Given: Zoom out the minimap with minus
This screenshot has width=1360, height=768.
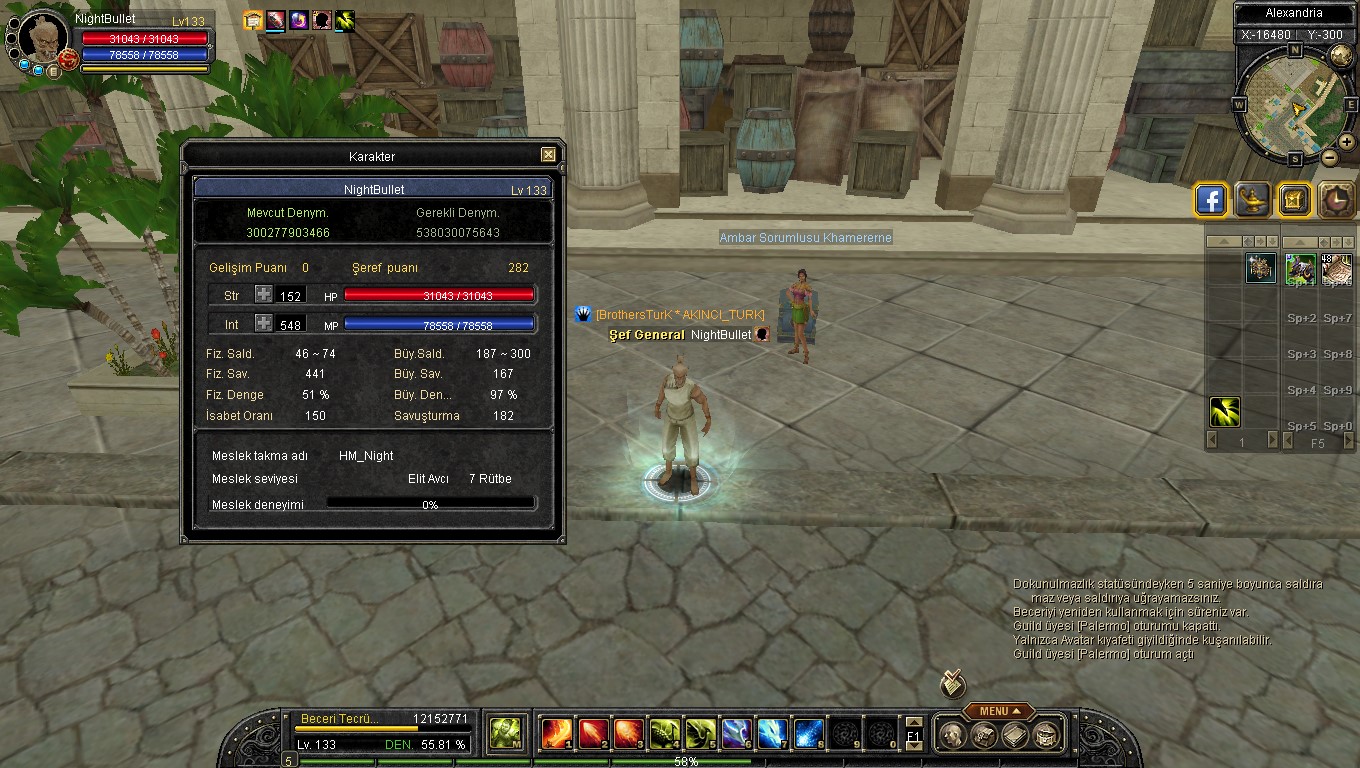Looking at the screenshot, I should (x=1330, y=157).
